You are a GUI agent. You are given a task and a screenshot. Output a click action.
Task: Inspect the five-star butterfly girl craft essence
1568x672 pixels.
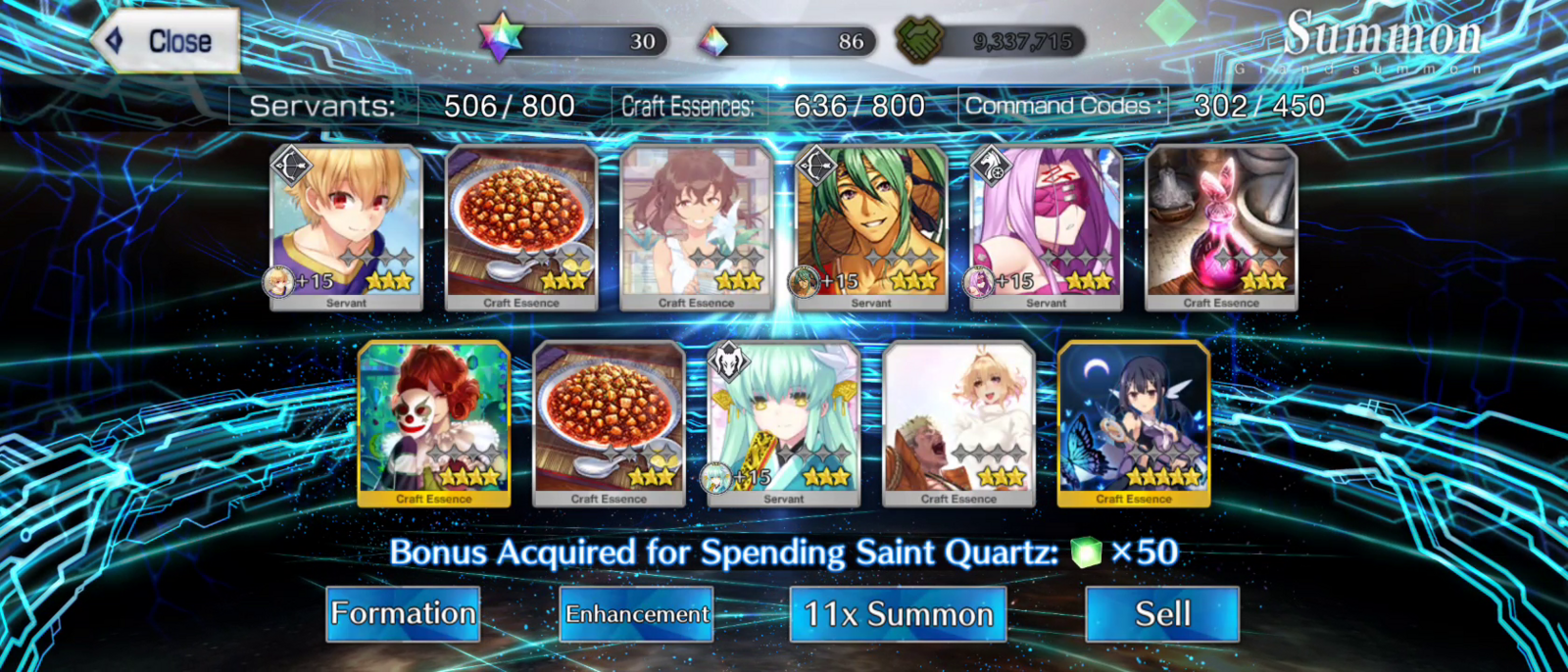pos(1134,423)
